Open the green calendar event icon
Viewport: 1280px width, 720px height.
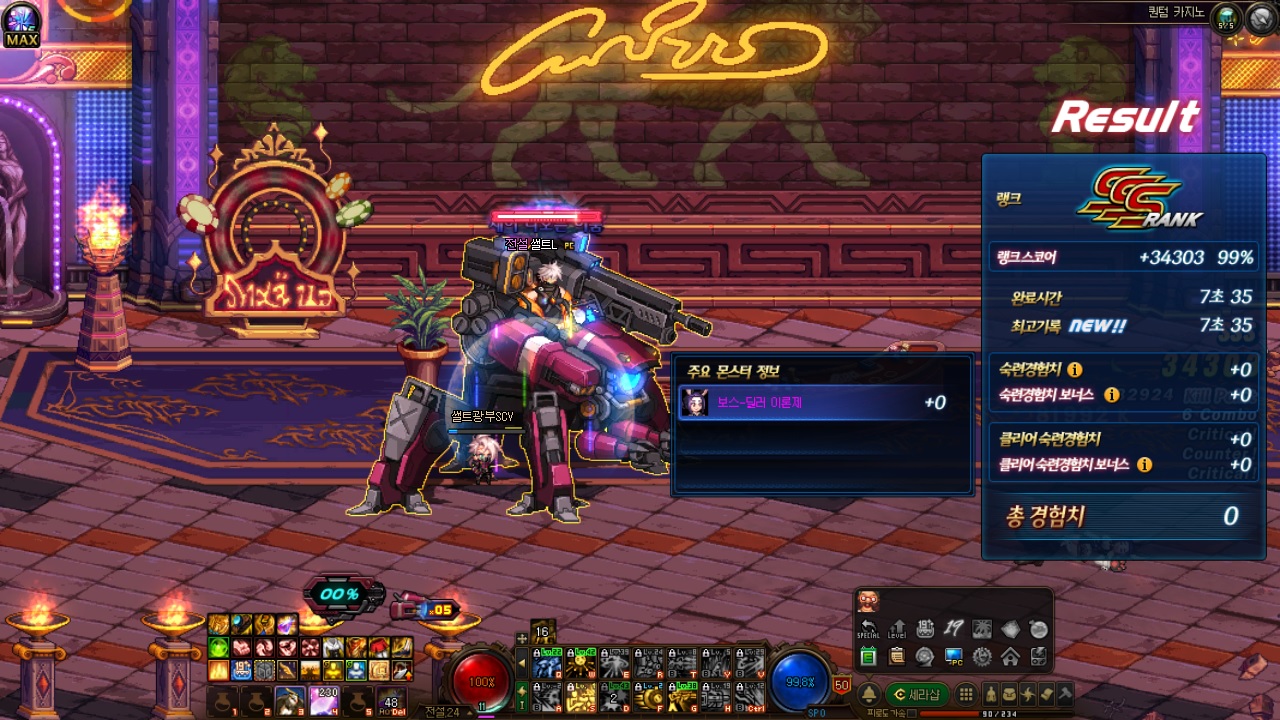pos(868,657)
